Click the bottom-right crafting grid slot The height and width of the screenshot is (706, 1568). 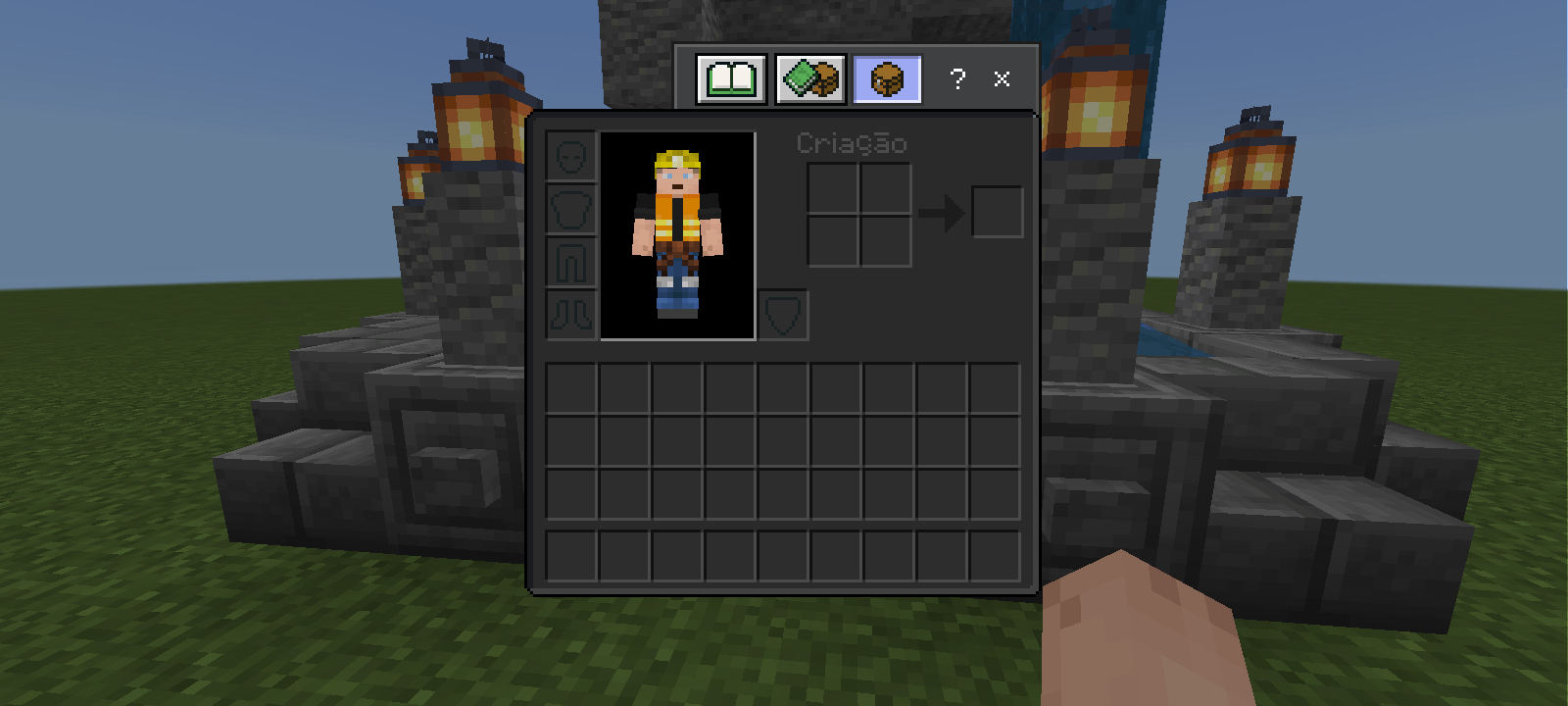point(885,240)
